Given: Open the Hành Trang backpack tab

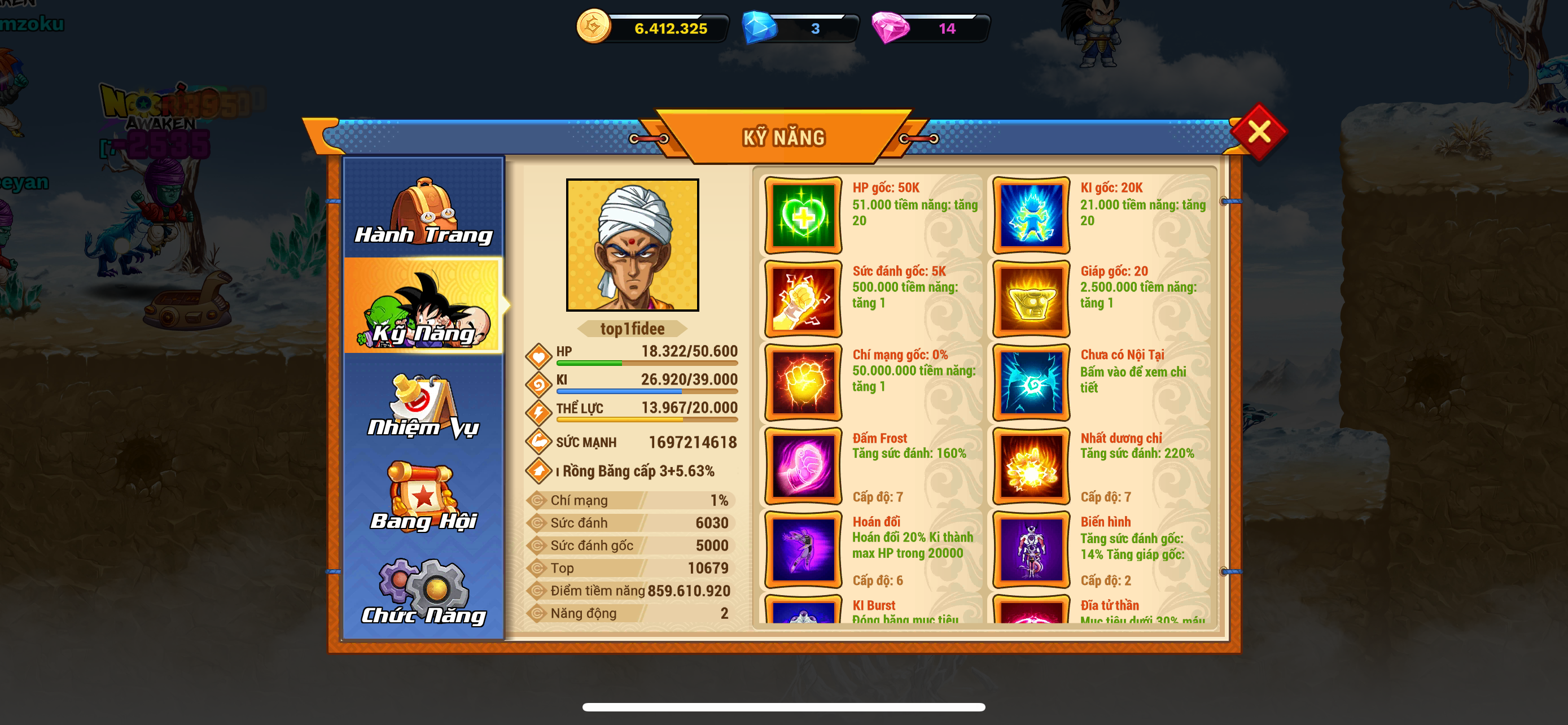Looking at the screenshot, I should pos(424,210).
